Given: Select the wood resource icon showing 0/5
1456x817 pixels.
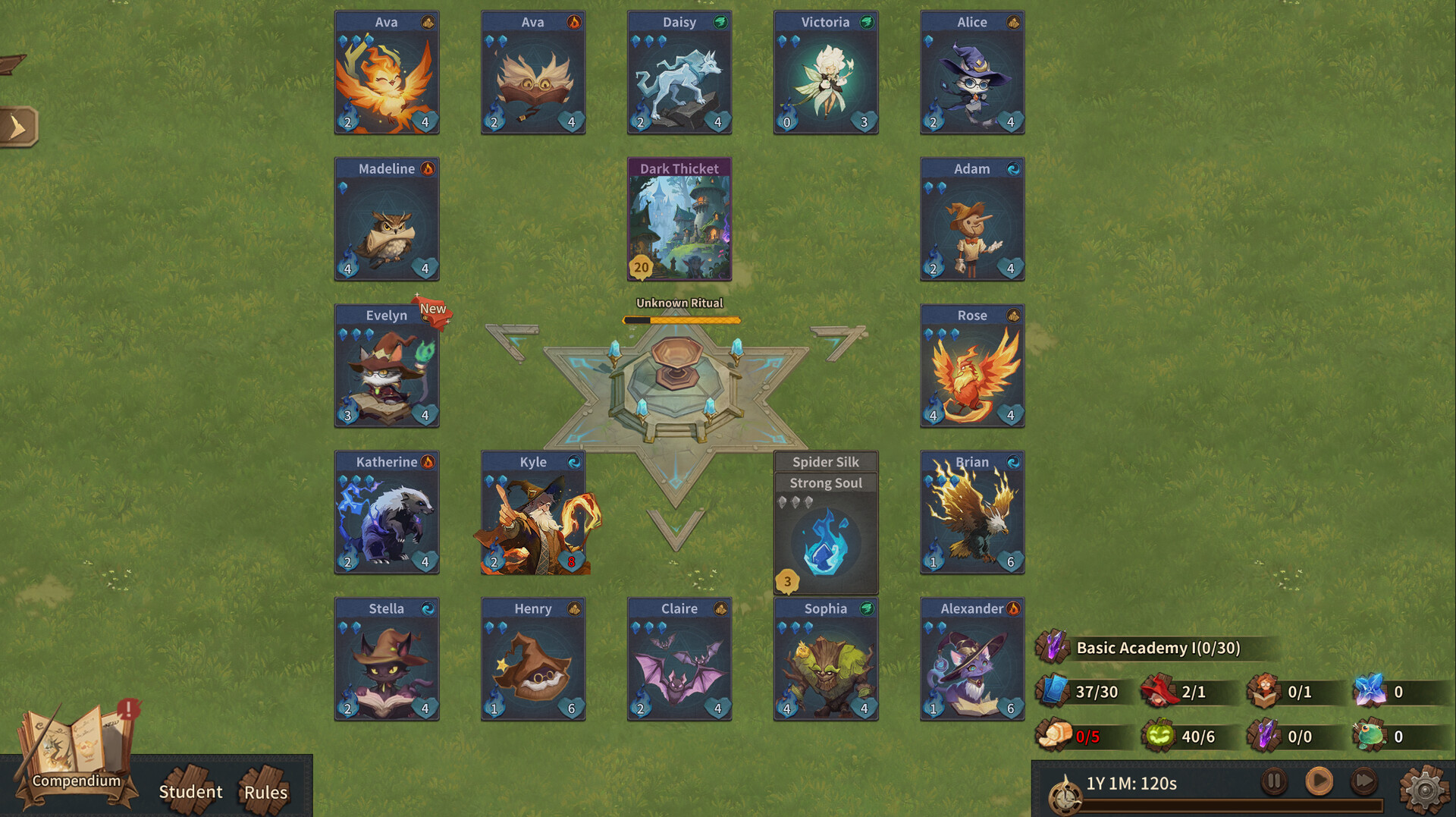Looking at the screenshot, I should 1054,735.
